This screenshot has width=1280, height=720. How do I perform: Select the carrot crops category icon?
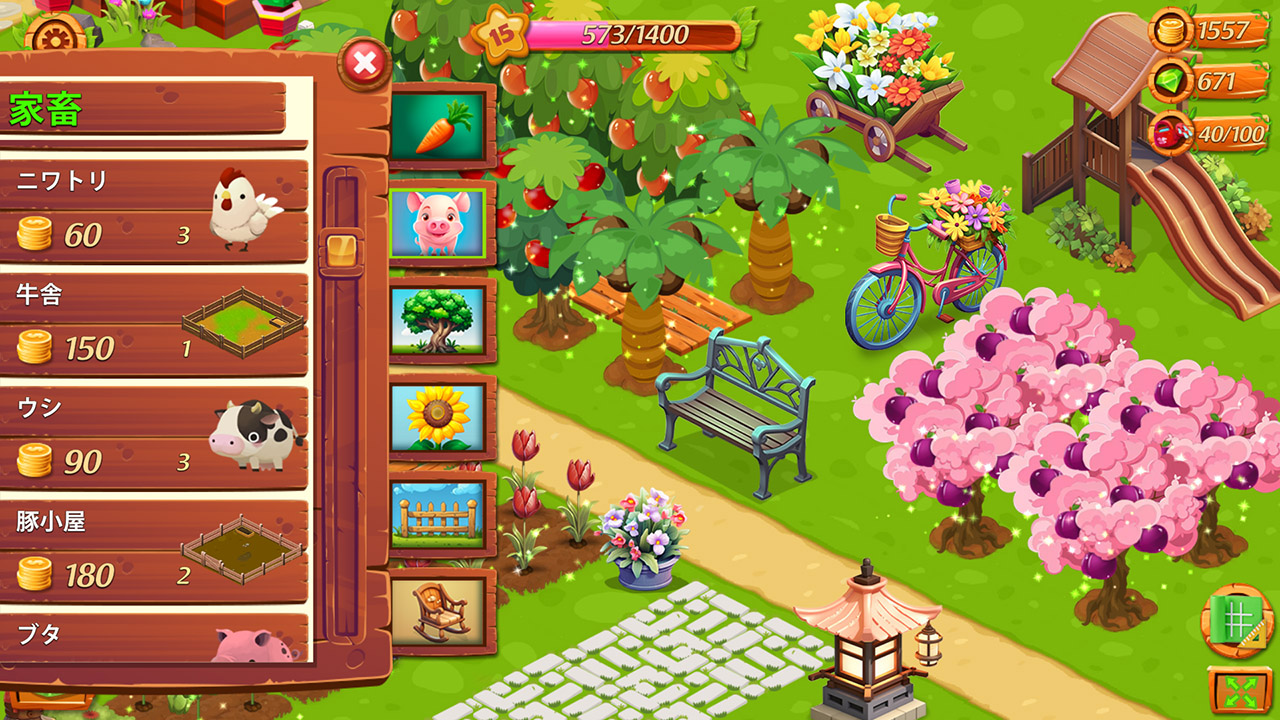(x=441, y=123)
